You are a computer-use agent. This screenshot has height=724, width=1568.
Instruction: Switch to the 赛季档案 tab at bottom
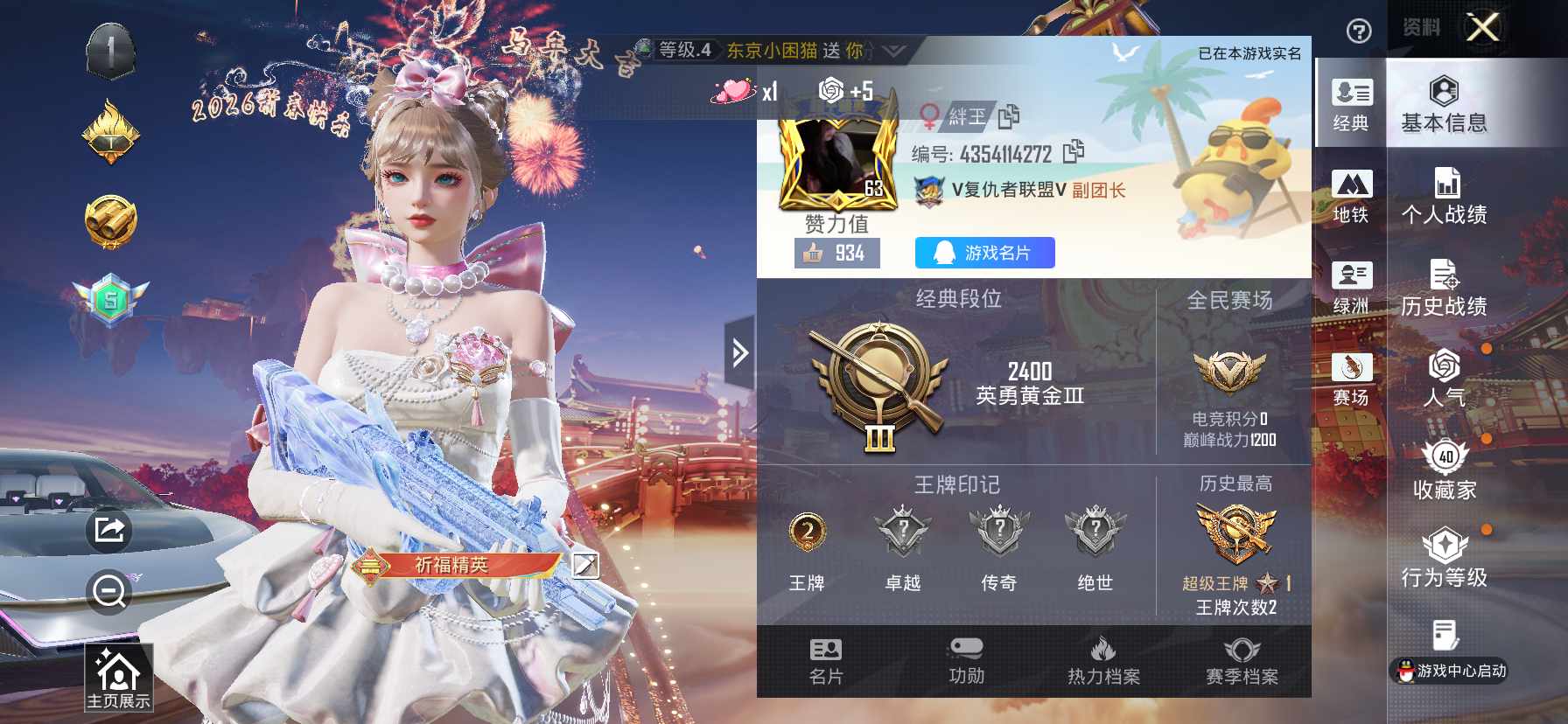click(x=1242, y=660)
